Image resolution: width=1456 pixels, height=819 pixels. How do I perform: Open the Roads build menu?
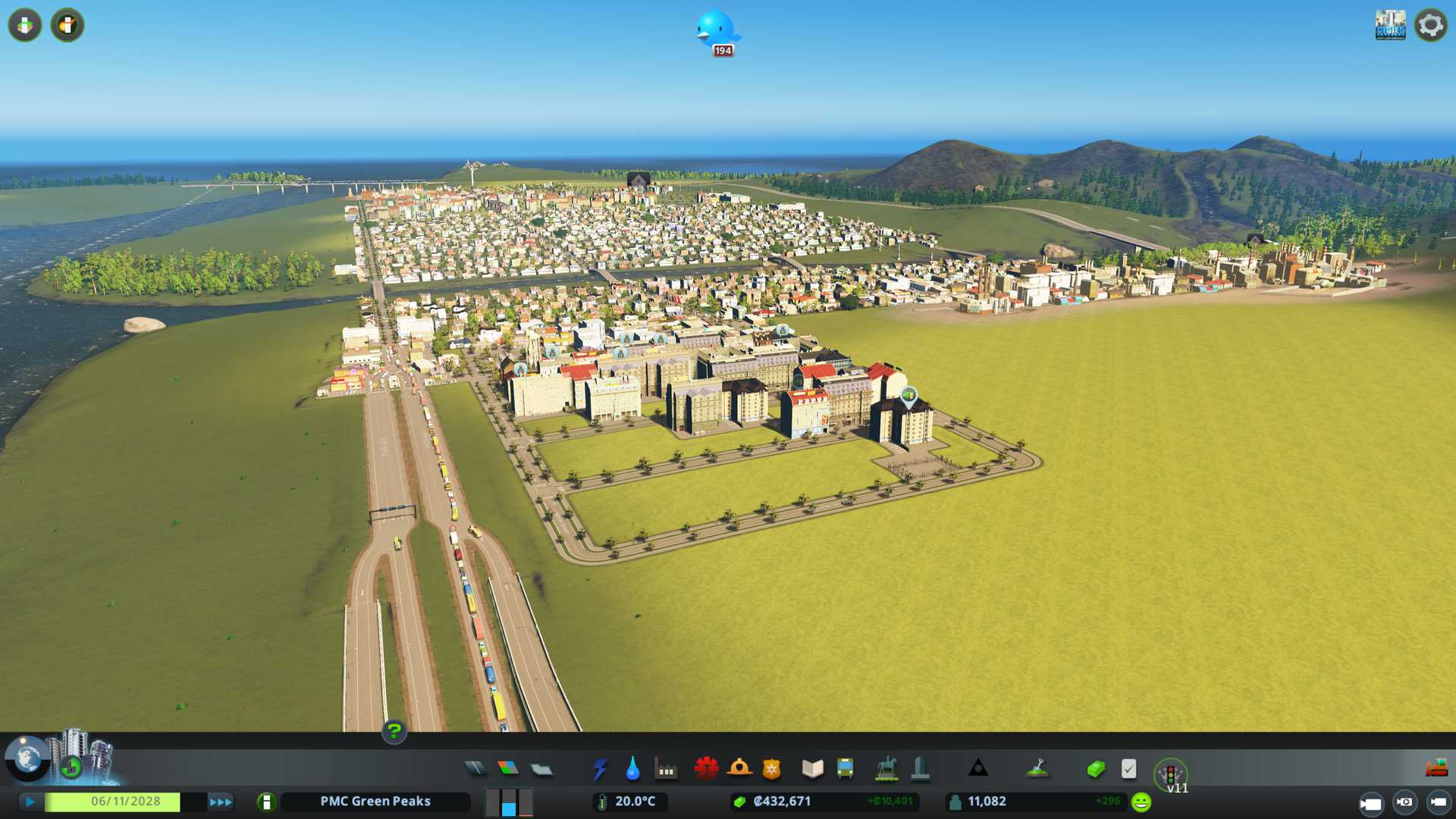coord(475,769)
